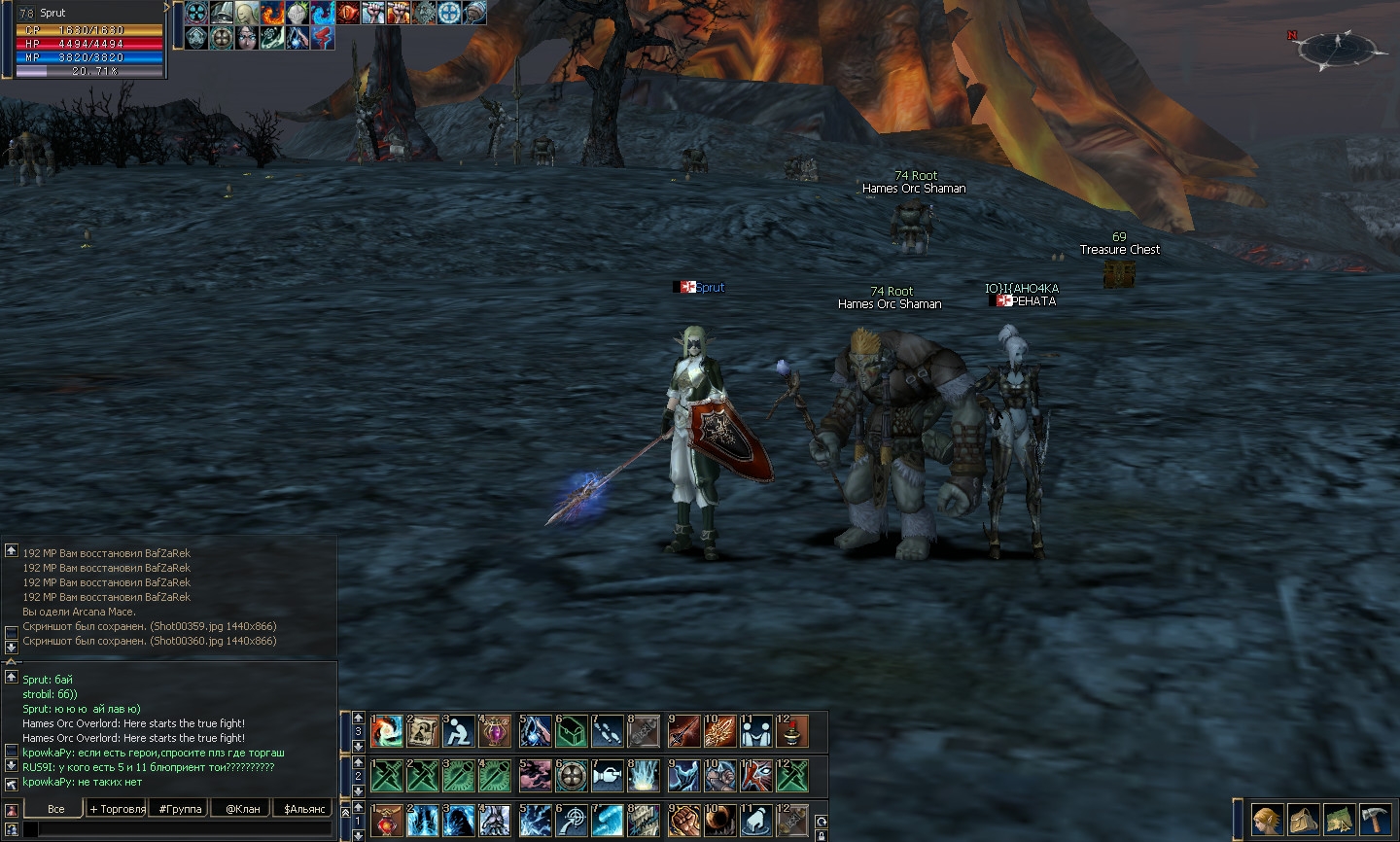The height and width of the screenshot is (842, 1400).
Task: Open the inventory bag menu icon
Action: pos(1303,820)
